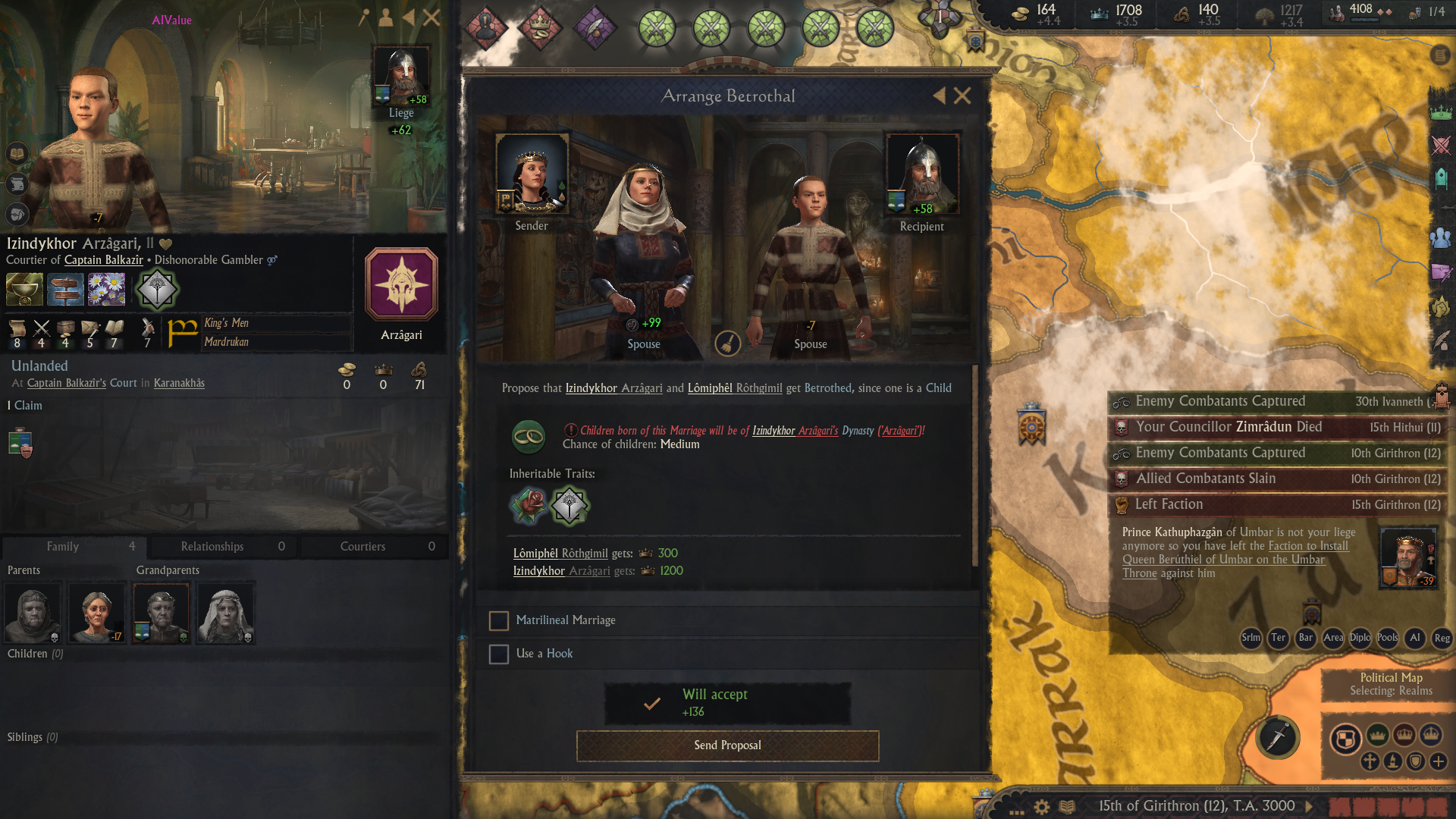Open the game settings gear icon

[x=1042, y=807]
